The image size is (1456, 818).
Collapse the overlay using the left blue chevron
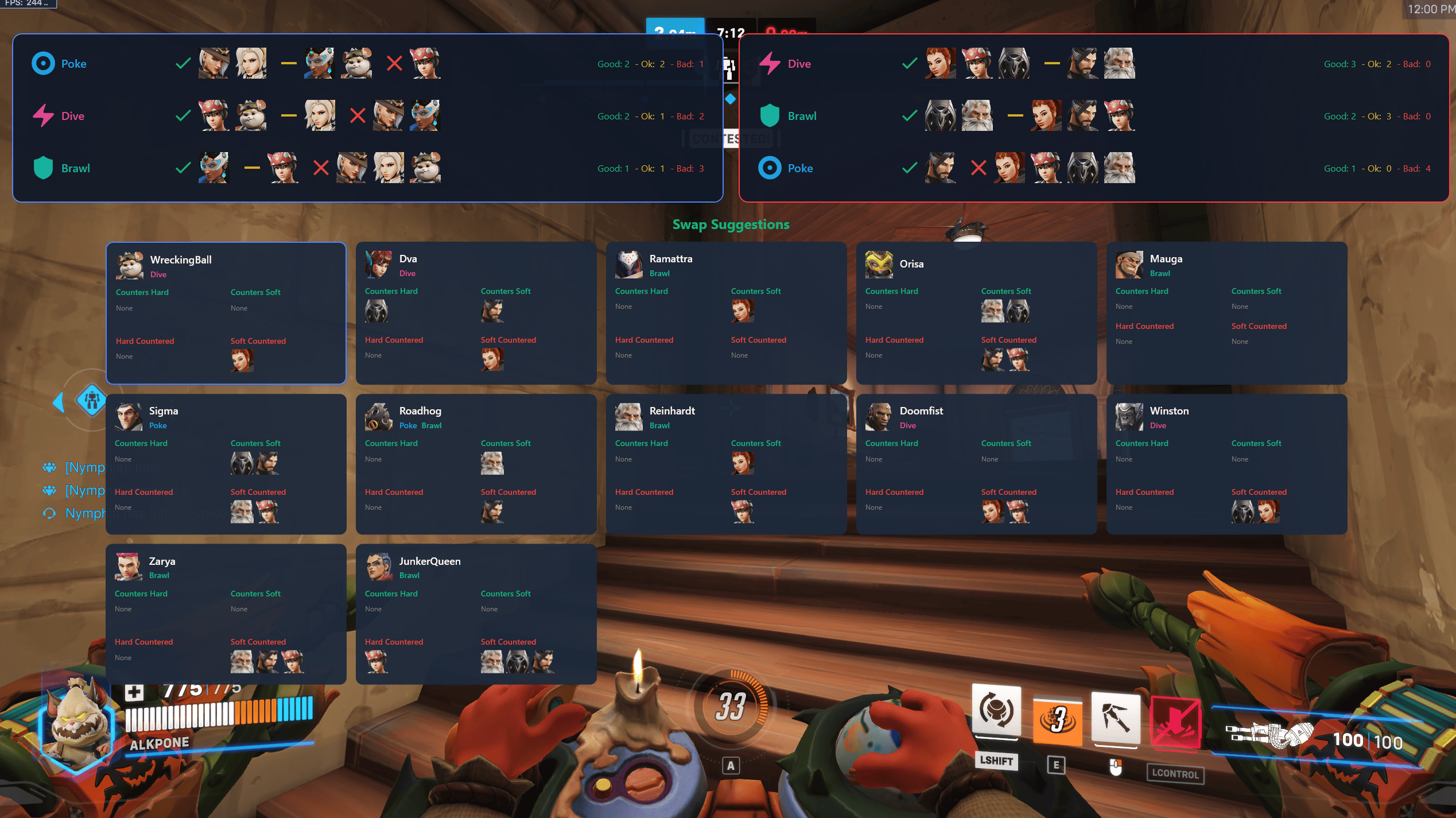59,402
